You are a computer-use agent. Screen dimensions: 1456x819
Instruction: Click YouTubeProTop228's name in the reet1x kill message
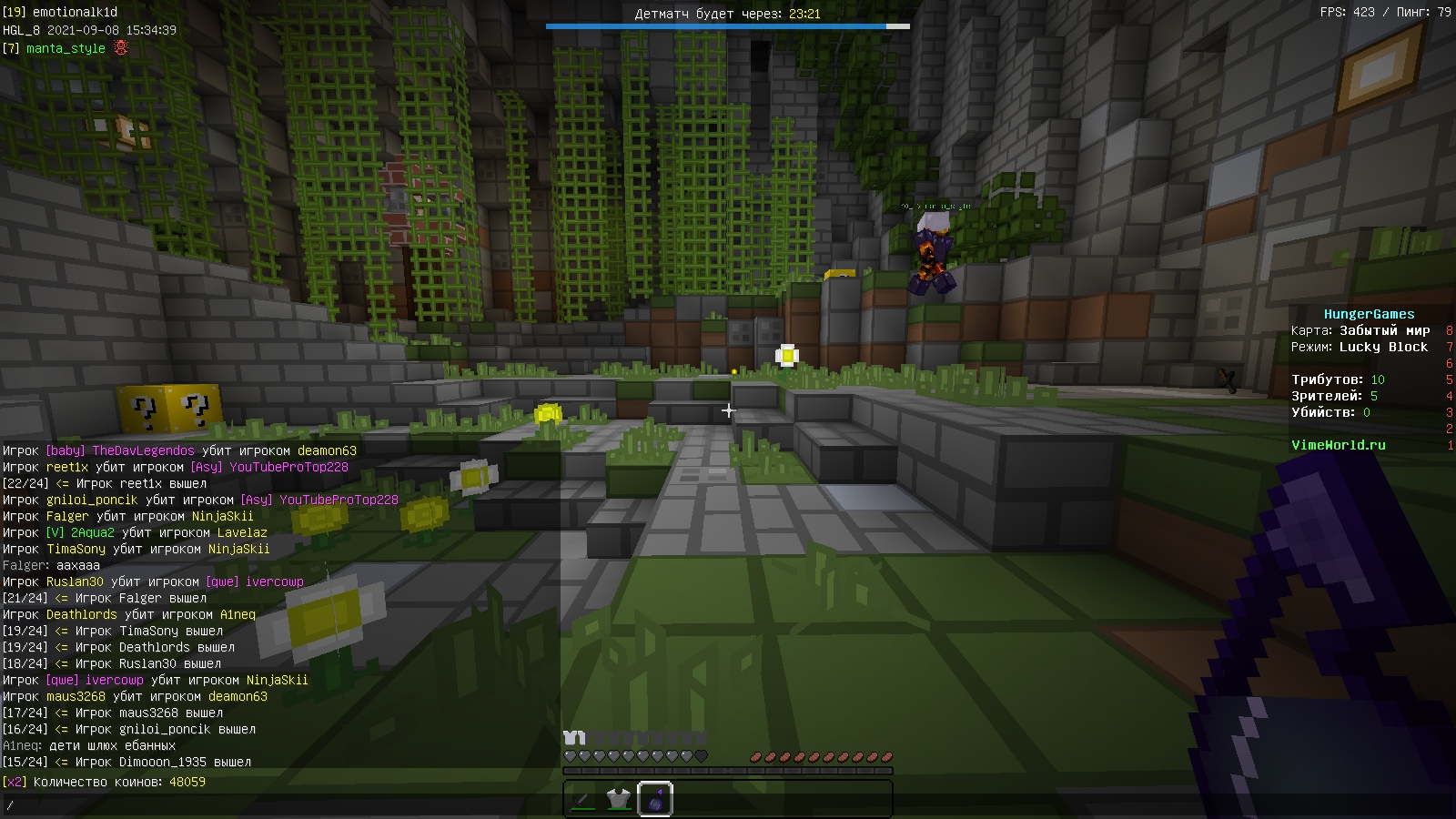click(x=288, y=467)
